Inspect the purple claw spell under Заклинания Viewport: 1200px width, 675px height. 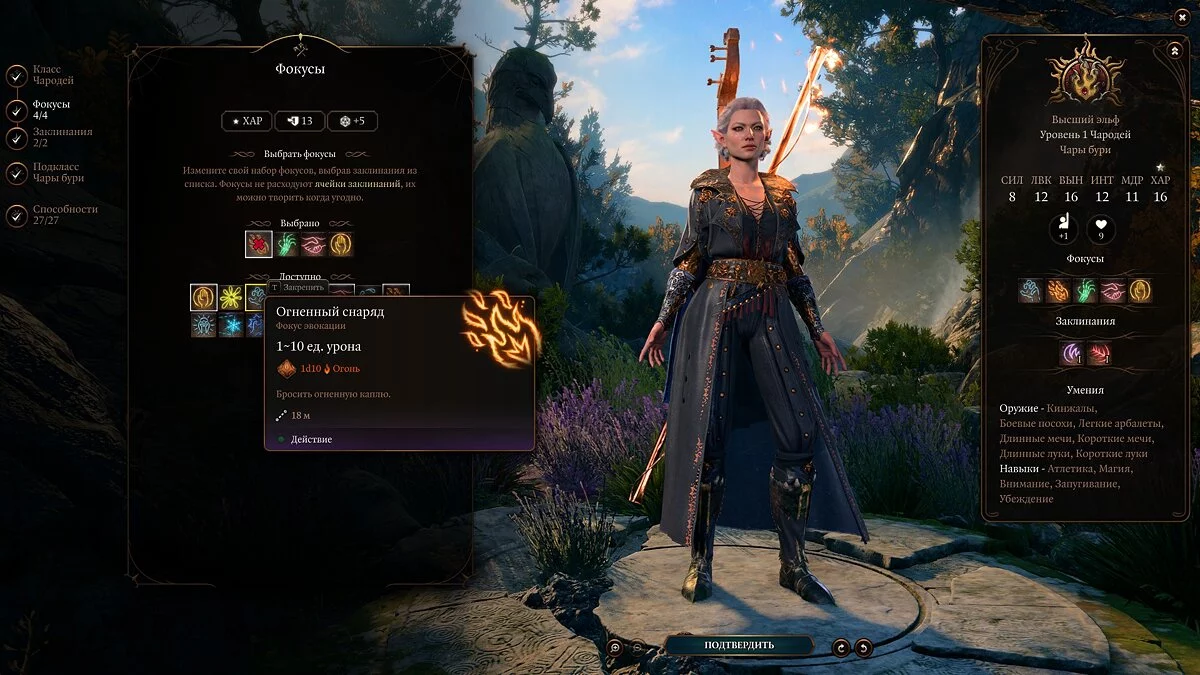1072,353
